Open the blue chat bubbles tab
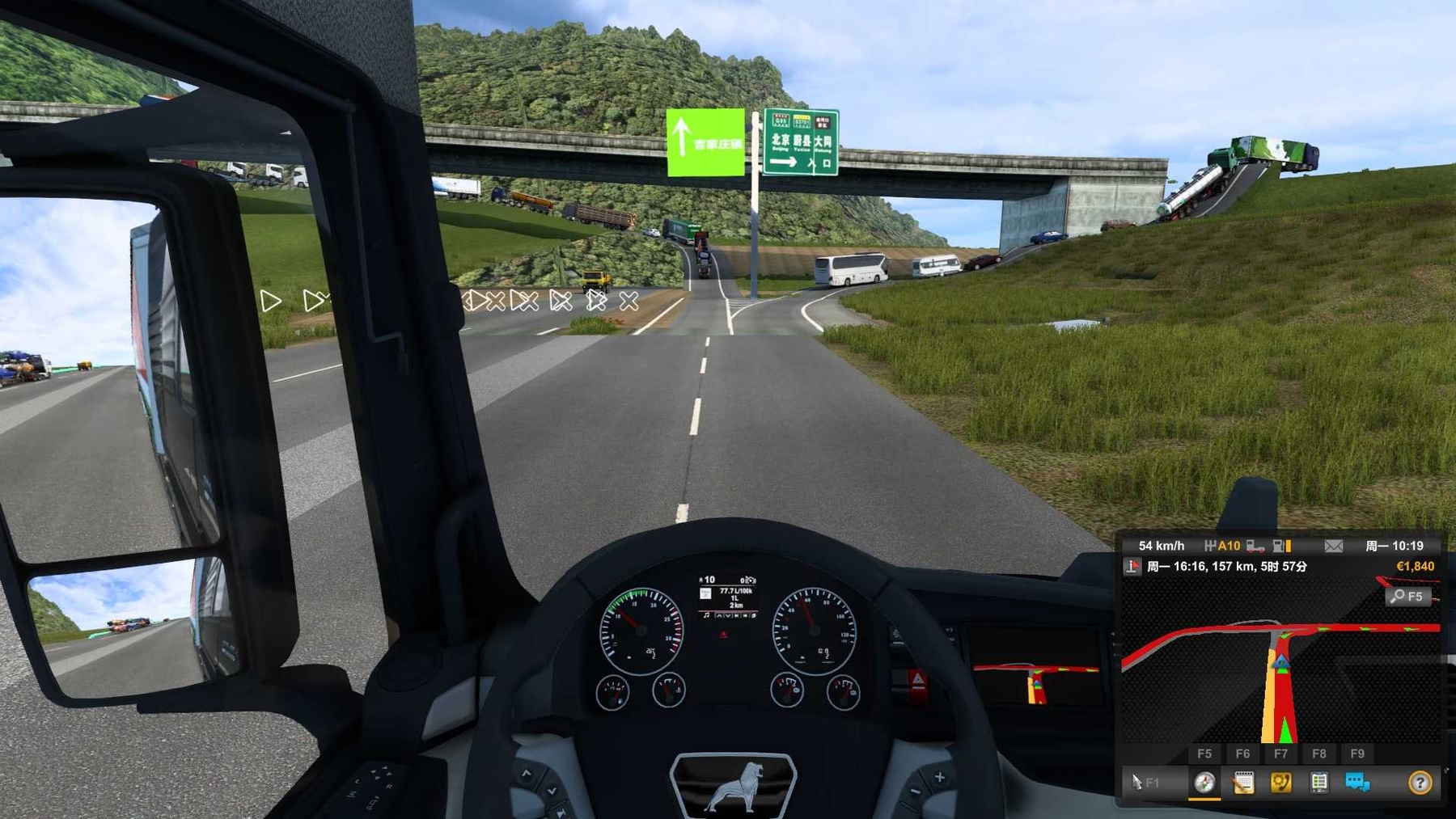 coord(1357,782)
